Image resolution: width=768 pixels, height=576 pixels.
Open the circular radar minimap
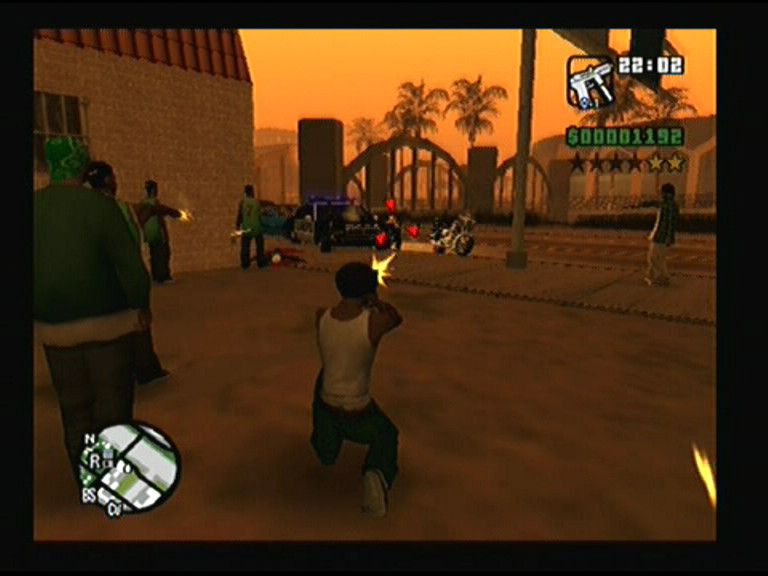tap(132, 467)
